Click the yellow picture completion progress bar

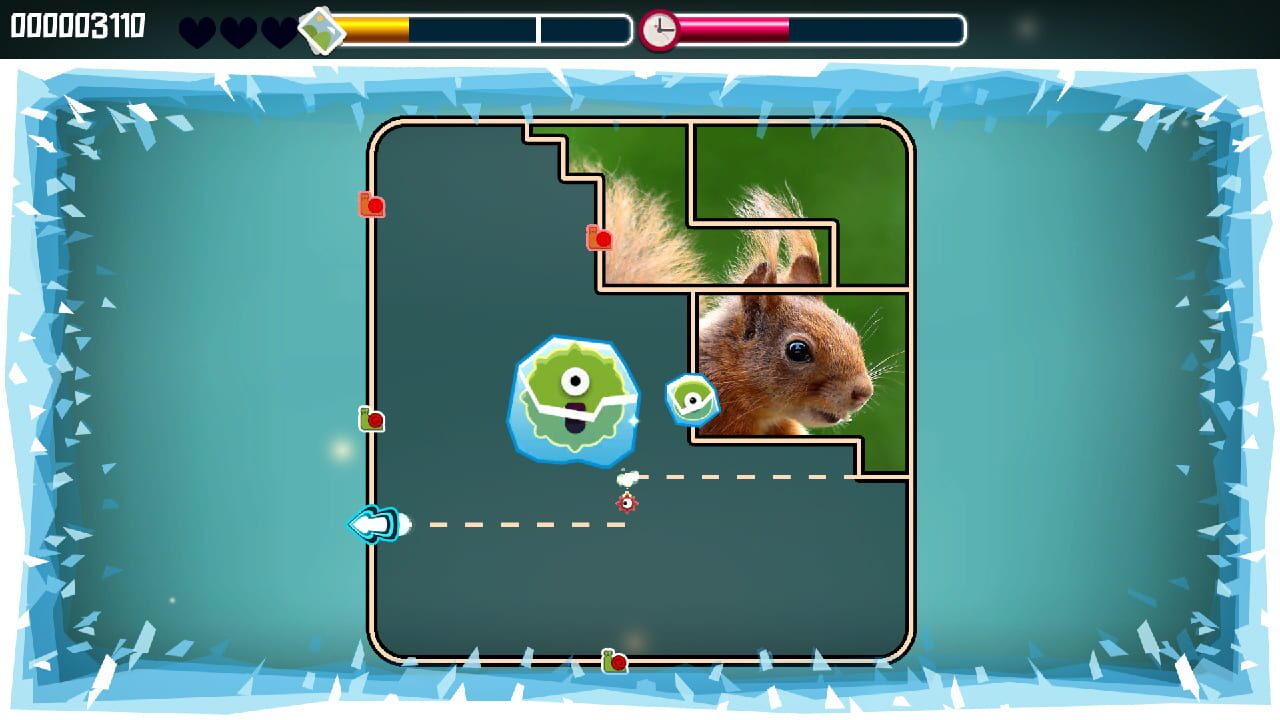pos(375,30)
